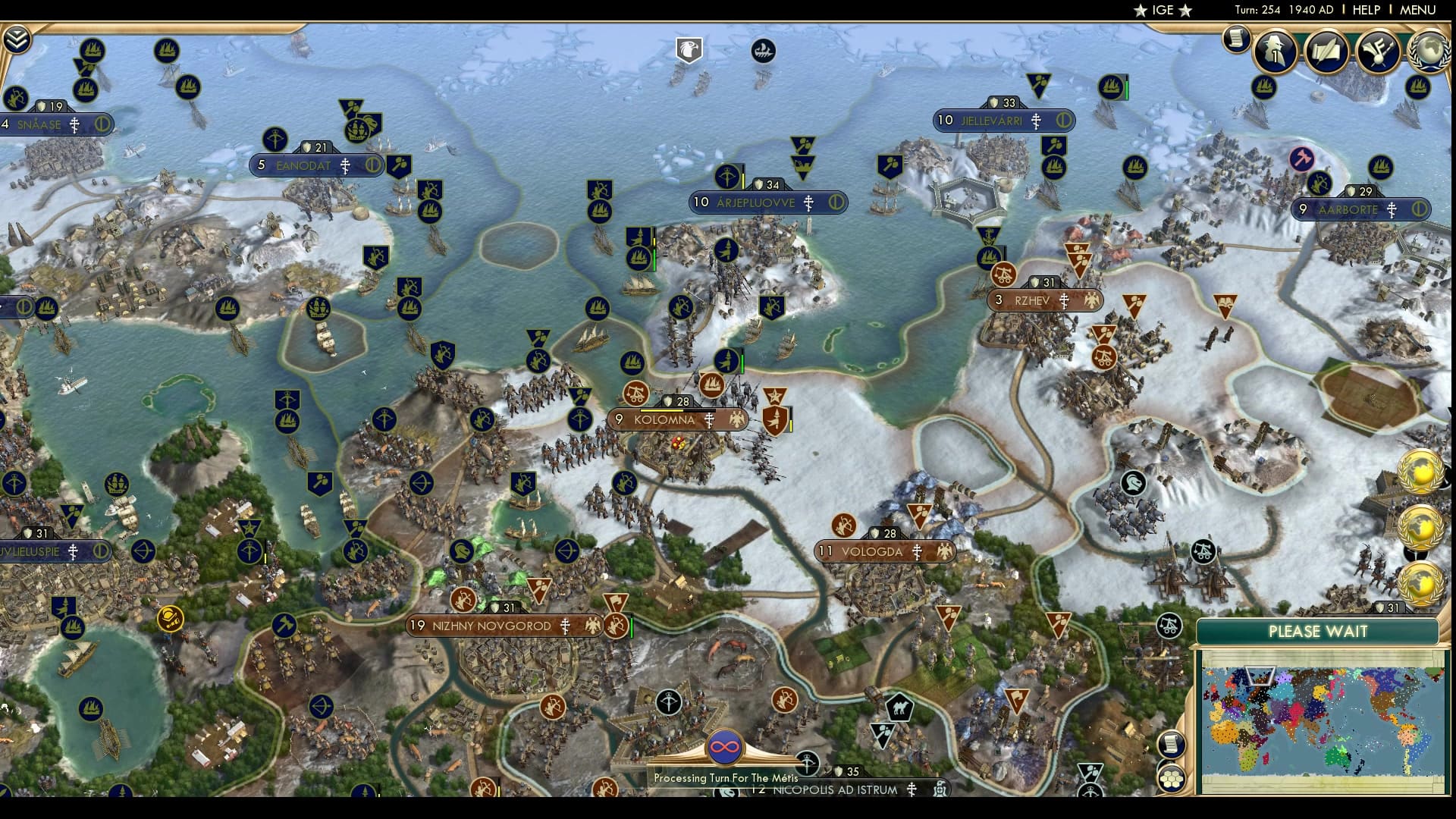This screenshot has height=819, width=1456.
Task: Open Espionage overview via the spy icon
Action: [x=1275, y=52]
